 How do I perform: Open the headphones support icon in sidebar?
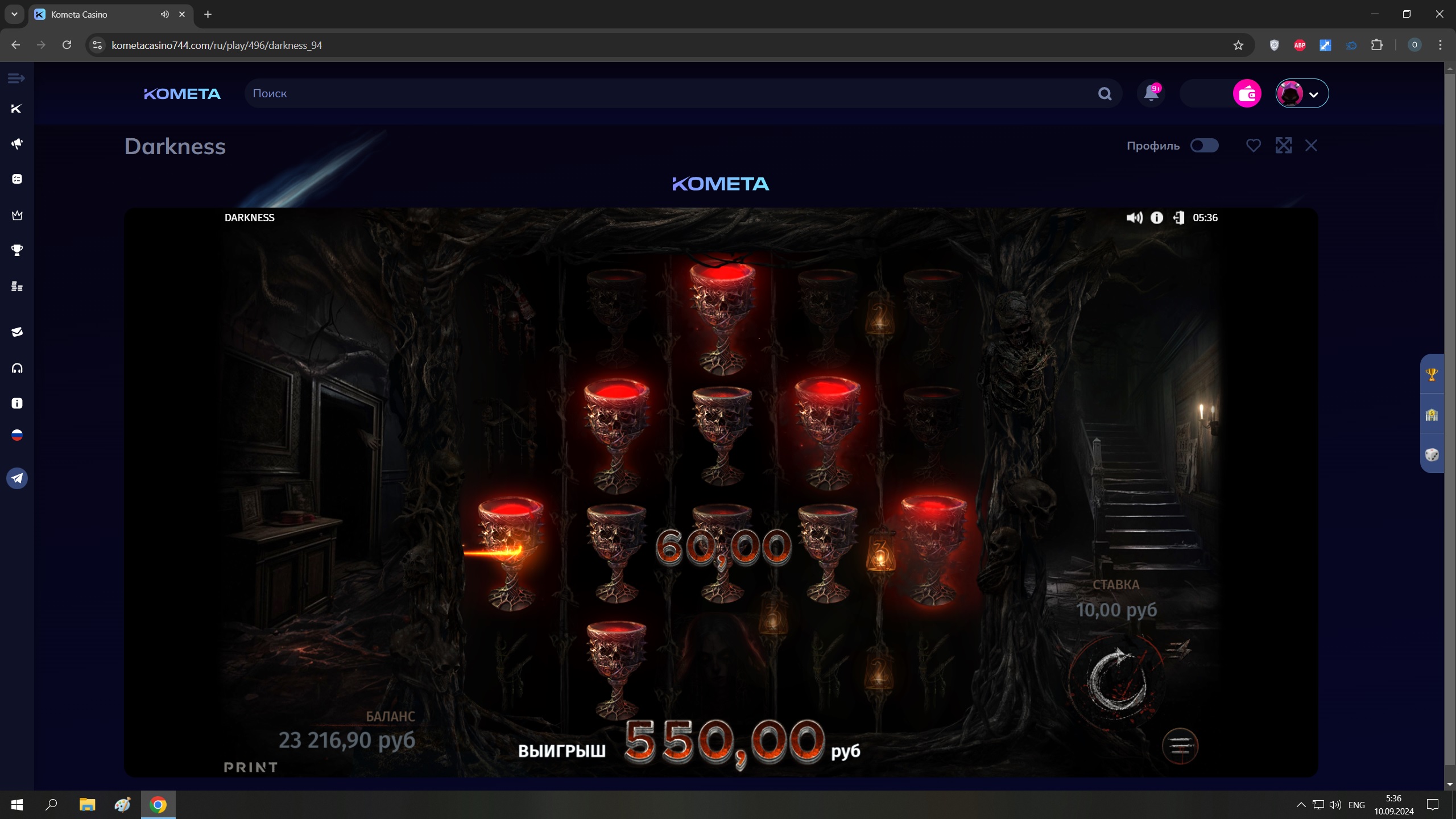17,368
